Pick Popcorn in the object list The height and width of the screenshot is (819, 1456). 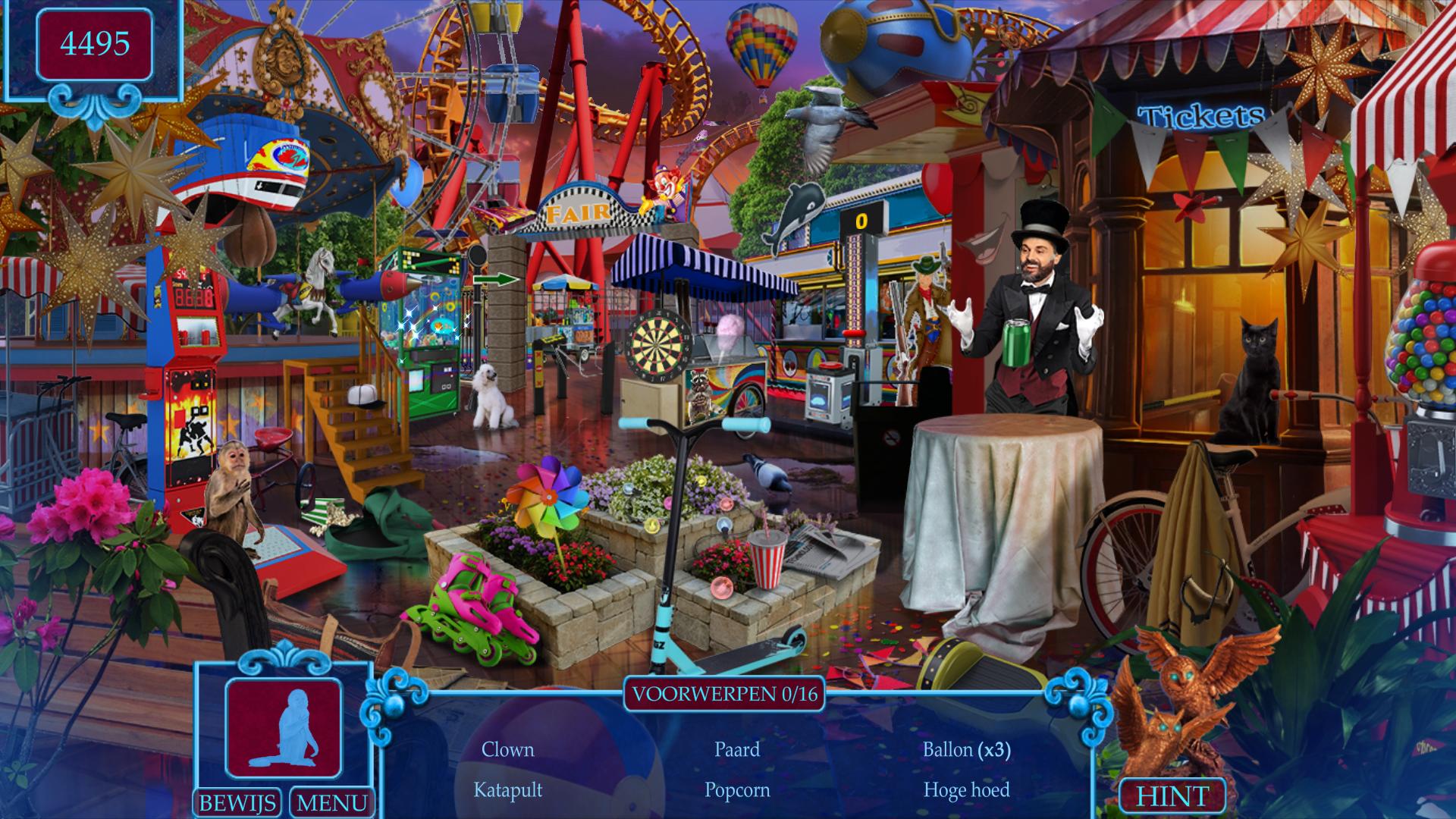click(736, 789)
